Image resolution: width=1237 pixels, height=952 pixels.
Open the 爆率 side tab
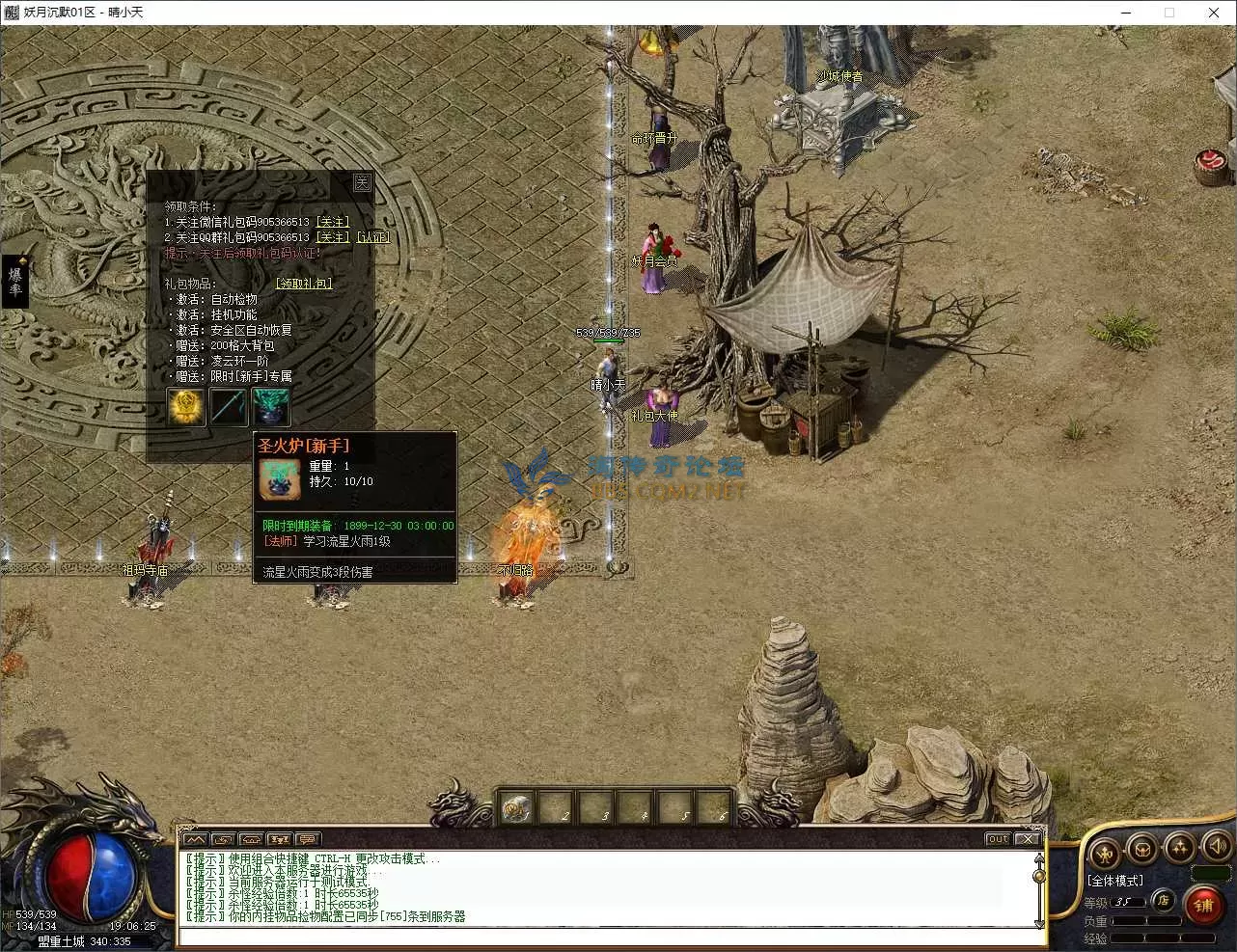pyautogui.click(x=14, y=281)
